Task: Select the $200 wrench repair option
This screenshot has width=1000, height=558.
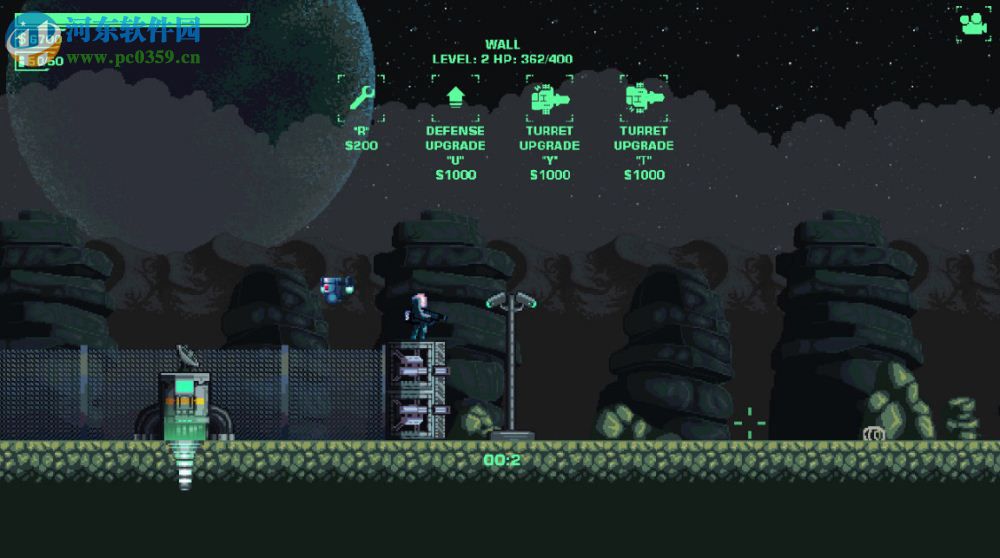Action: coord(361,98)
